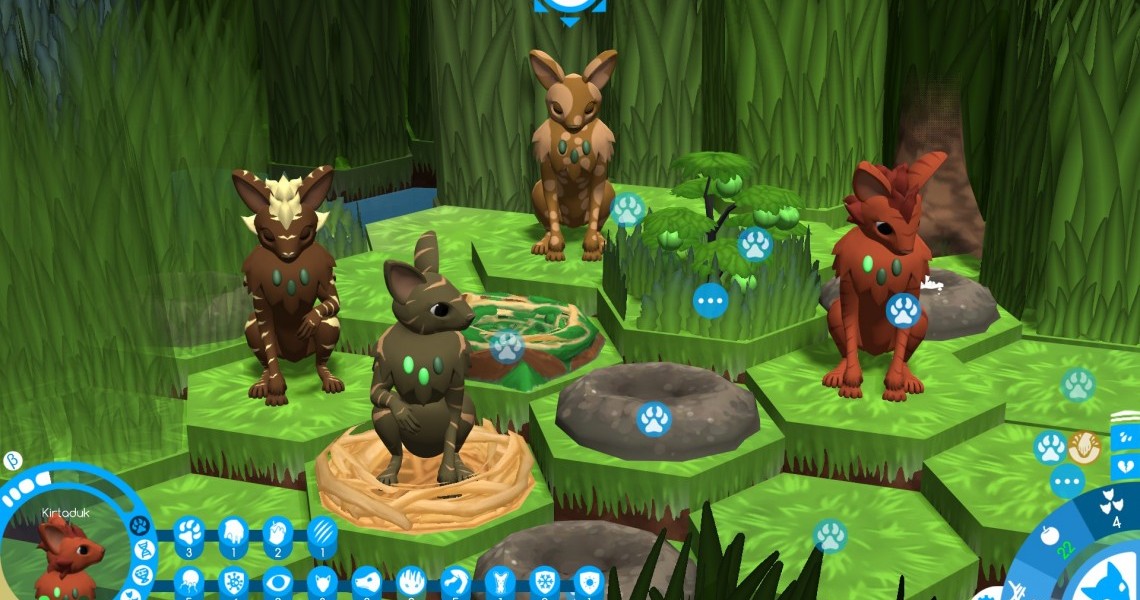1140x600 pixels.
Task: Select the paw marker on the red creature
Action: pyautogui.click(x=902, y=310)
